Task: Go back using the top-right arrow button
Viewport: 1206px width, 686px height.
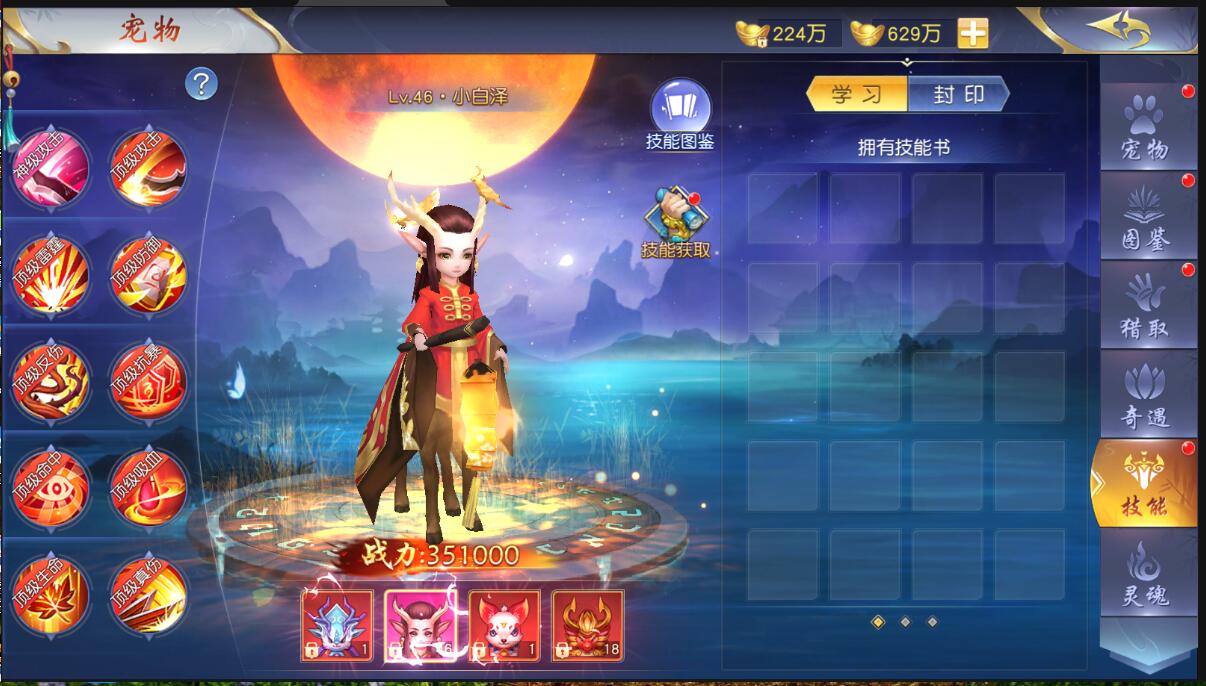Action: [x=1118, y=28]
